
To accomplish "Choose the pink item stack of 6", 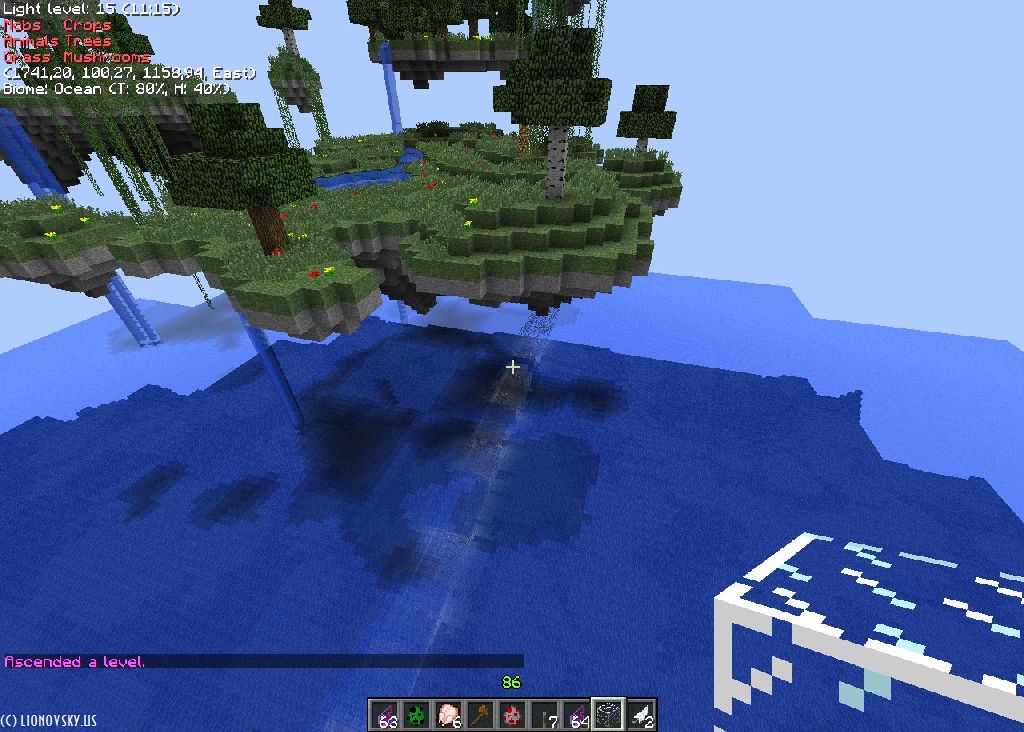I will (449, 714).
